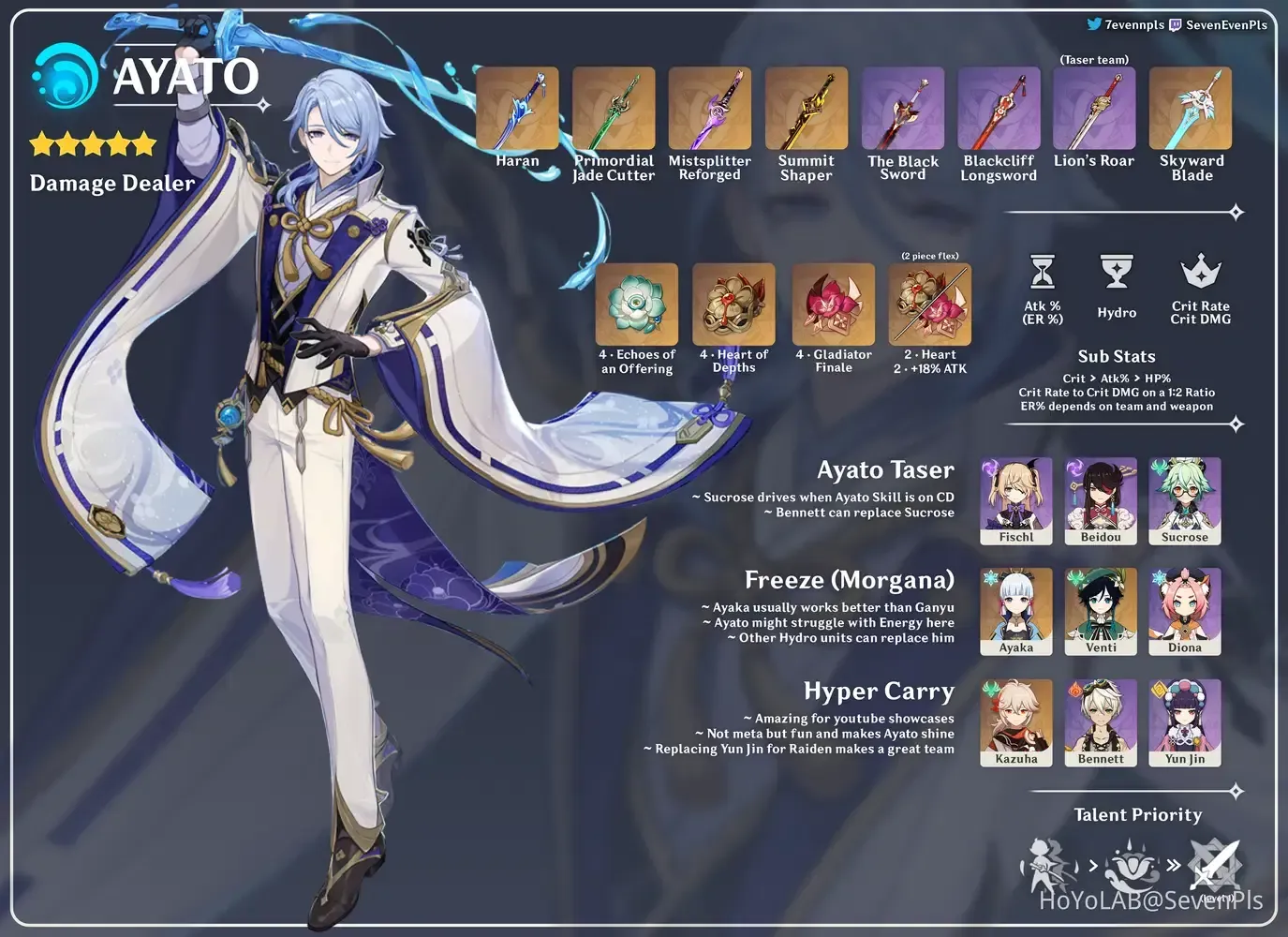Click the Gladiator Finale artifact icon
This screenshot has height=937, width=1288.
(x=834, y=305)
